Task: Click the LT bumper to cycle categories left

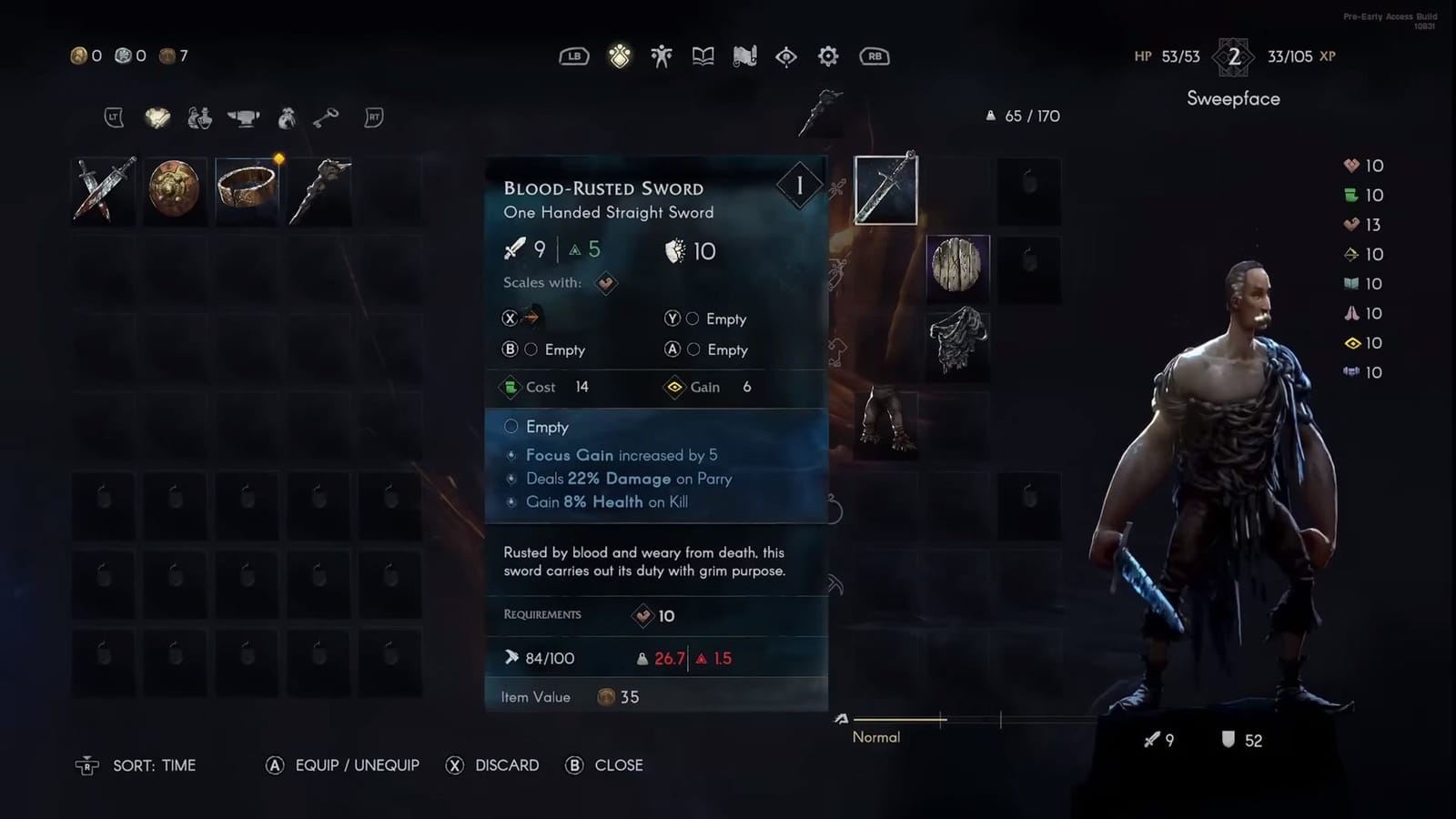Action: pyautogui.click(x=113, y=117)
